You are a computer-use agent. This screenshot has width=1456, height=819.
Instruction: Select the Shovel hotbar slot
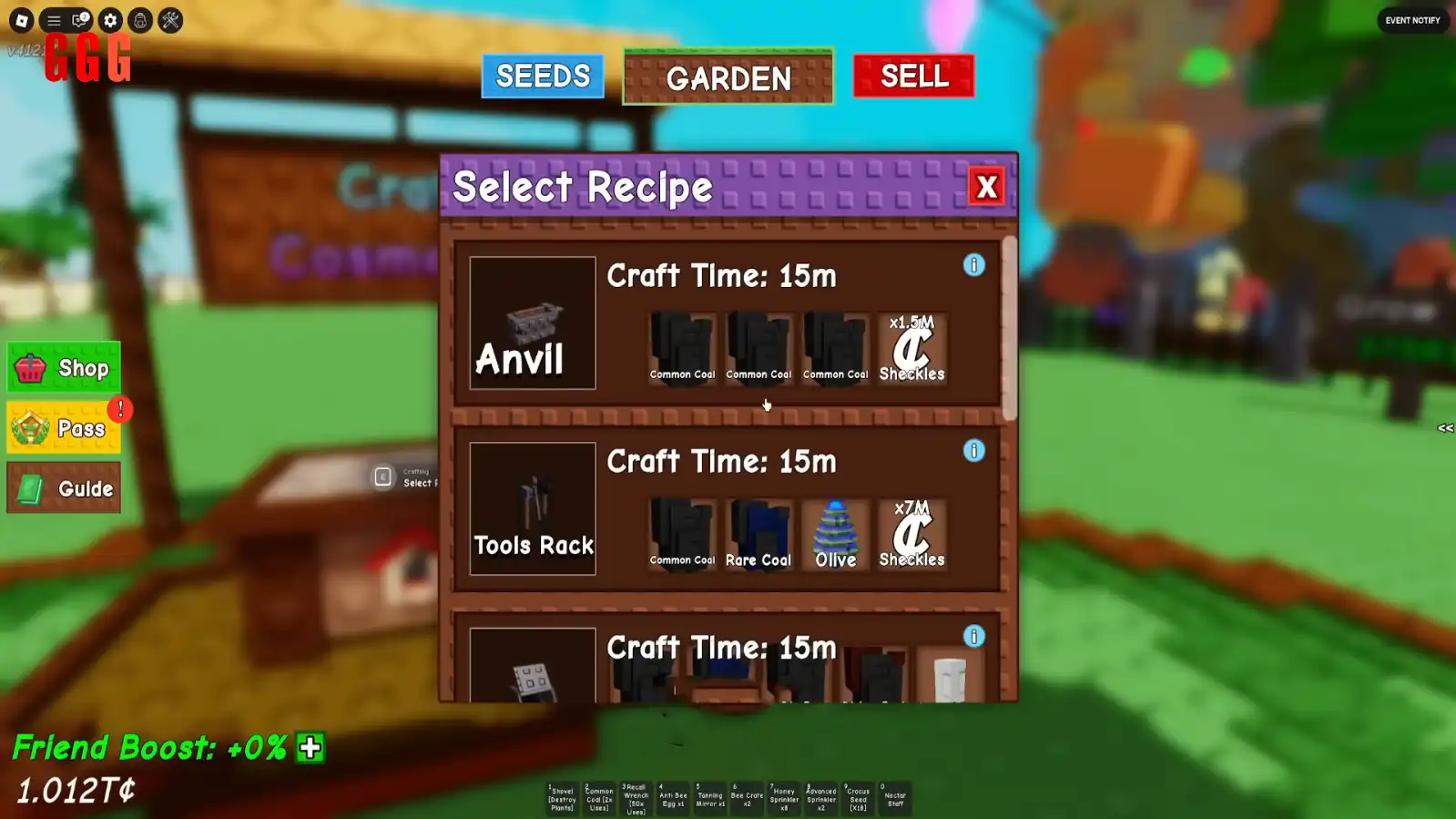point(562,798)
